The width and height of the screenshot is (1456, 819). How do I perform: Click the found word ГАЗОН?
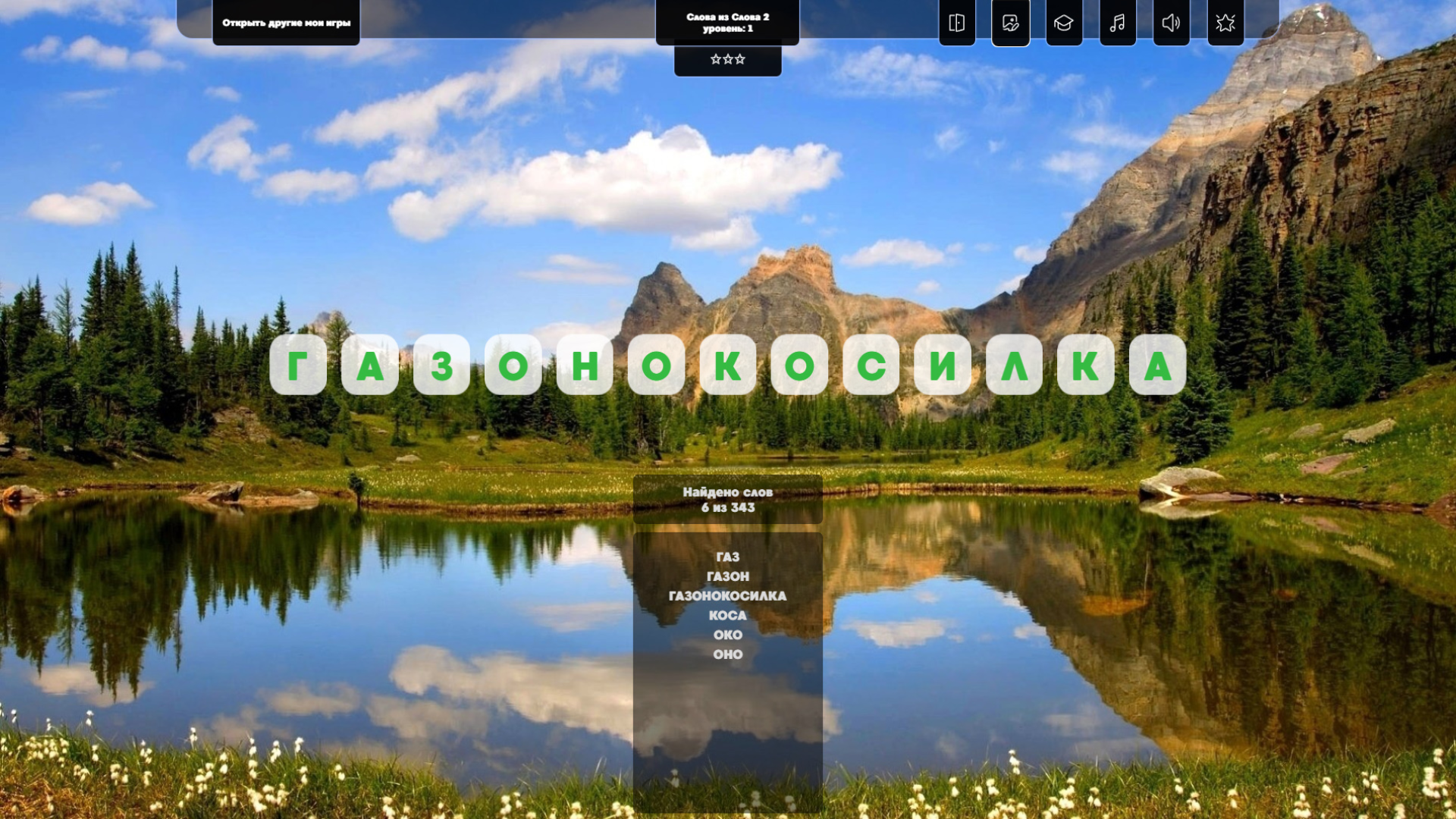pyautogui.click(x=728, y=576)
